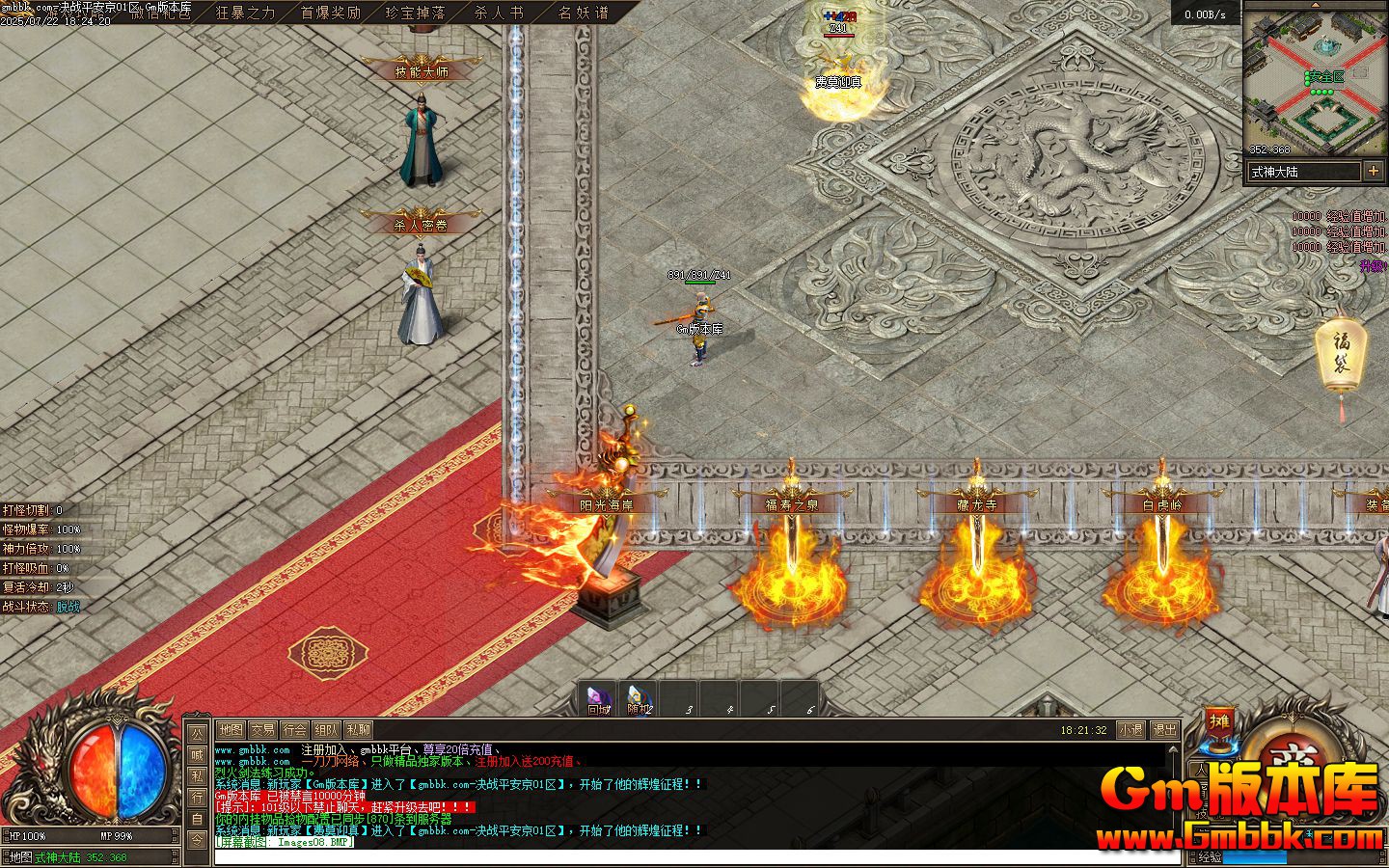The width and height of the screenshot is (1389, 868).
Task: Open the 行会 guild panel
Action: click(295, 730)
